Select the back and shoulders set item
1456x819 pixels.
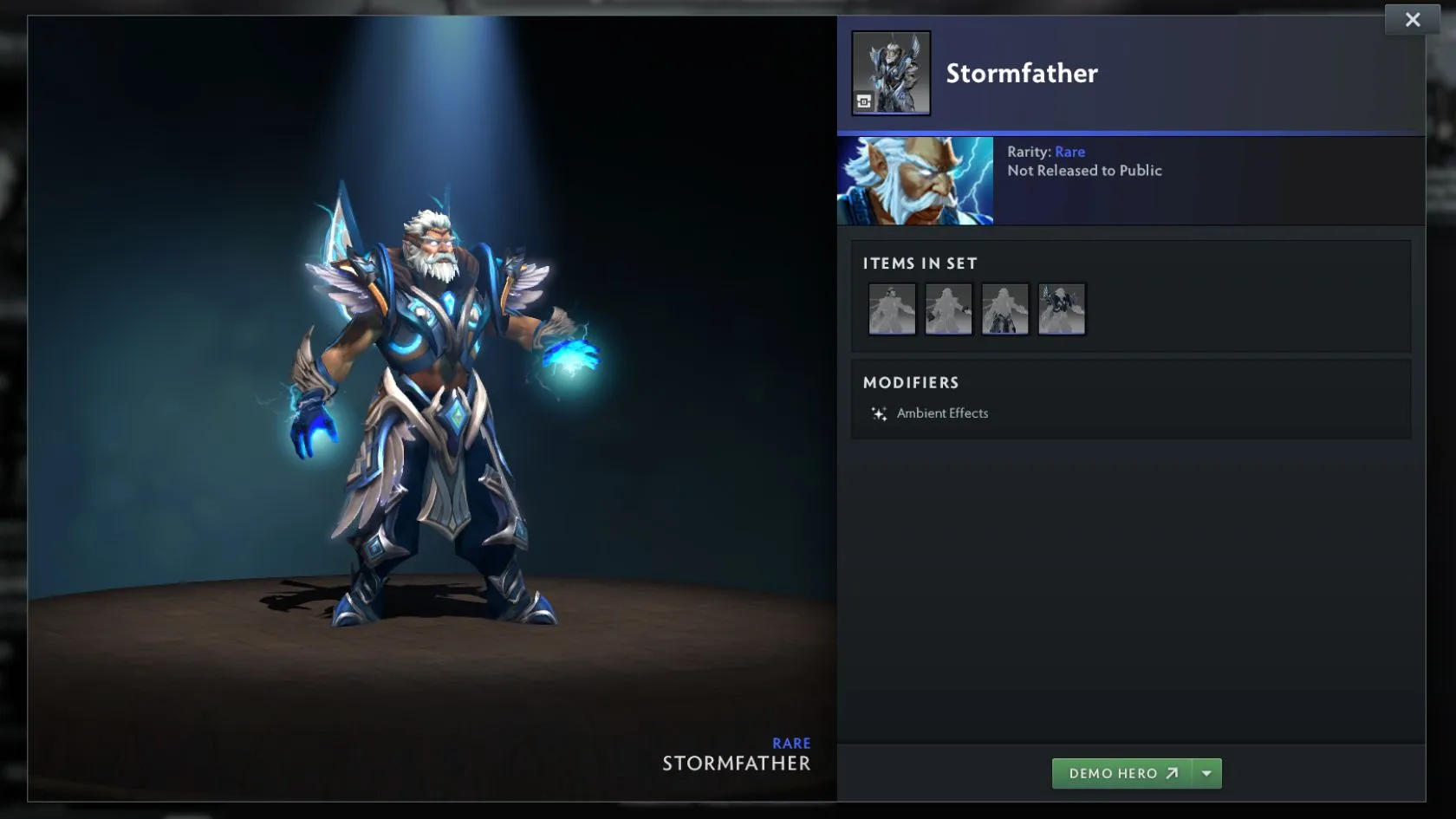(1062, 309)
